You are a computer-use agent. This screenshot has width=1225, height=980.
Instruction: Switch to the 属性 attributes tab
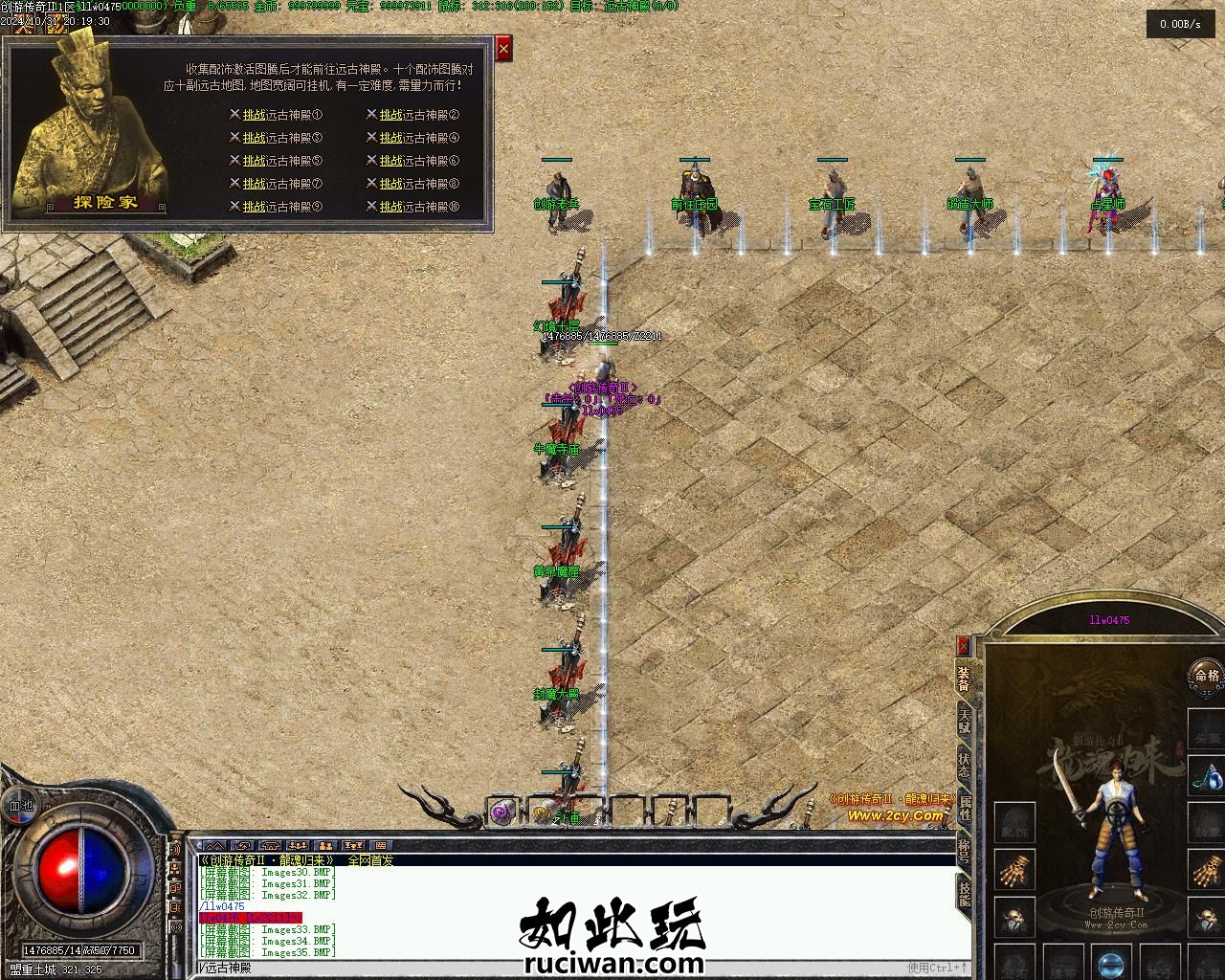(964, 809)
